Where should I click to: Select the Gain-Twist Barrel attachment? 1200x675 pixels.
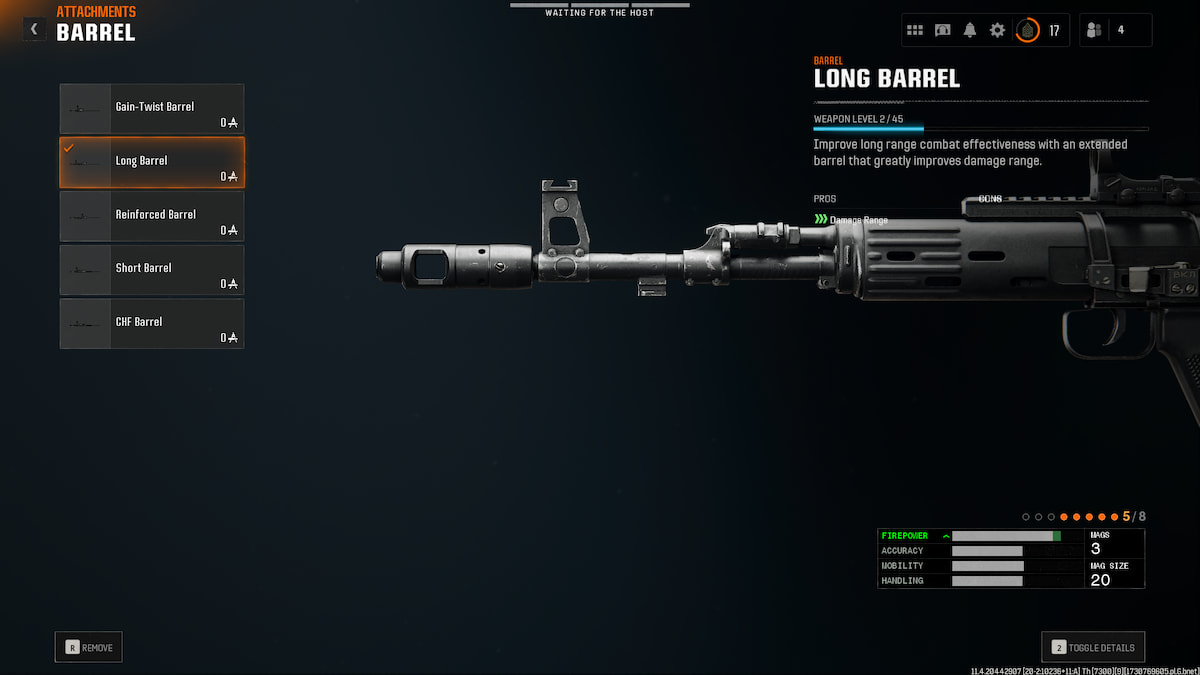tap(152, 109)
